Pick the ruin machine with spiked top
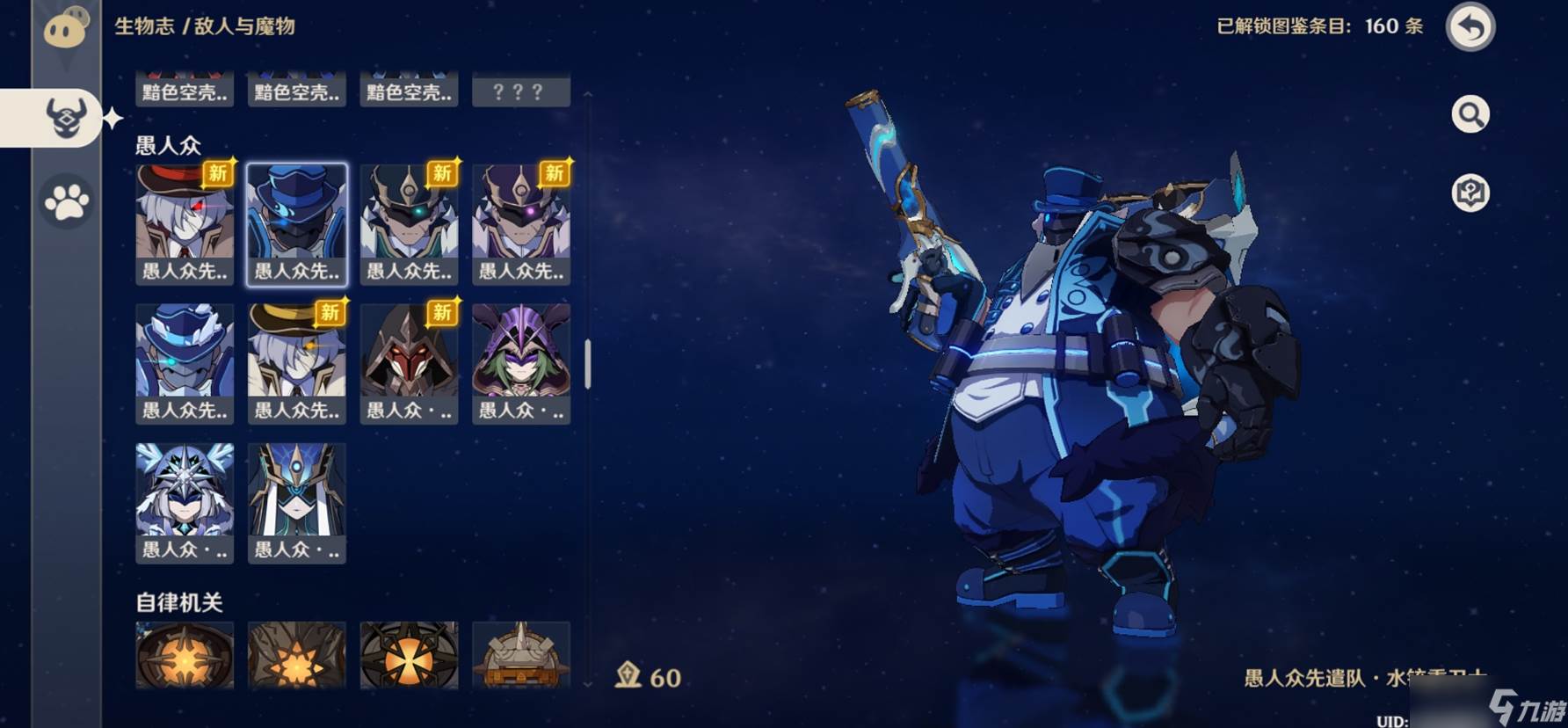Screen dimensions: 1568x728 pos(521,654)
